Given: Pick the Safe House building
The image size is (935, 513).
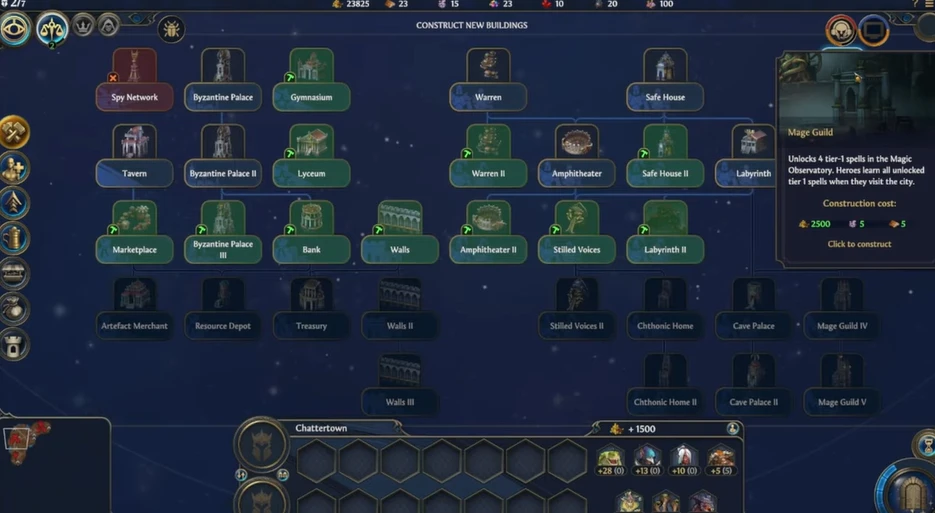Looking at the screenshot, I should pyautogui.click(x=665, y=82).
